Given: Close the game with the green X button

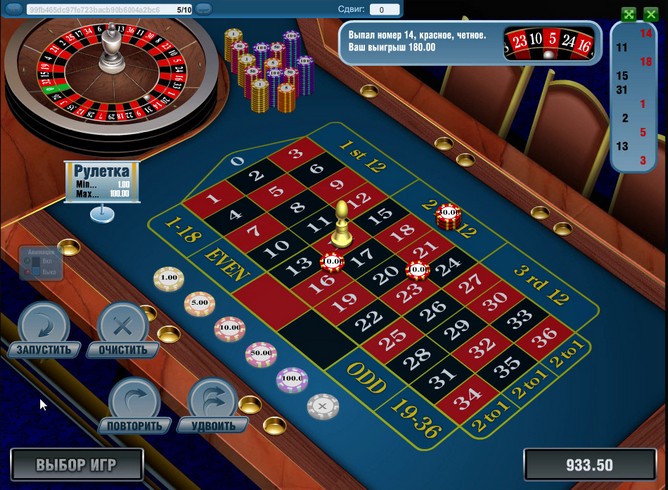Looking at the screenshot, I should click(651, 14).
